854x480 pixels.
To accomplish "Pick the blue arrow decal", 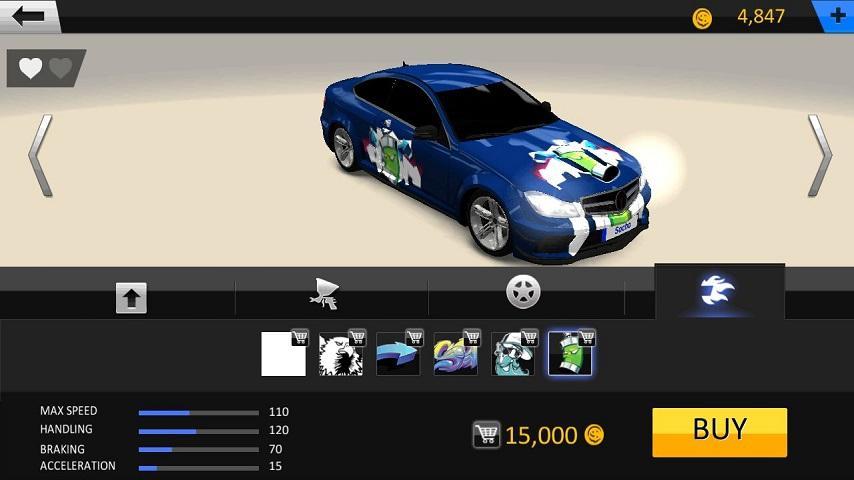I will pos(398,354).
